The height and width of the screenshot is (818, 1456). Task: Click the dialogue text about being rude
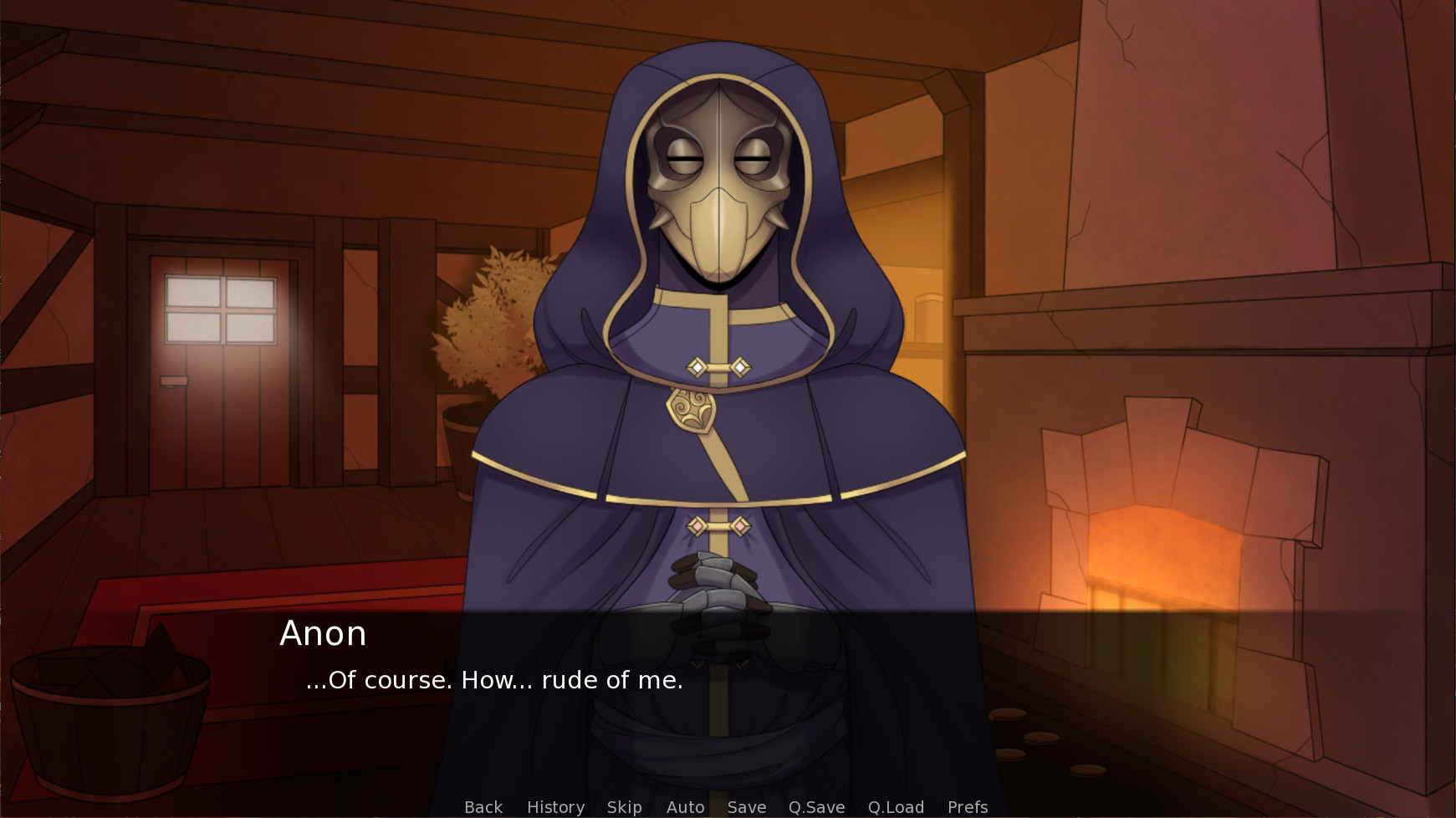pyautogui.click(x=493, y=680)
